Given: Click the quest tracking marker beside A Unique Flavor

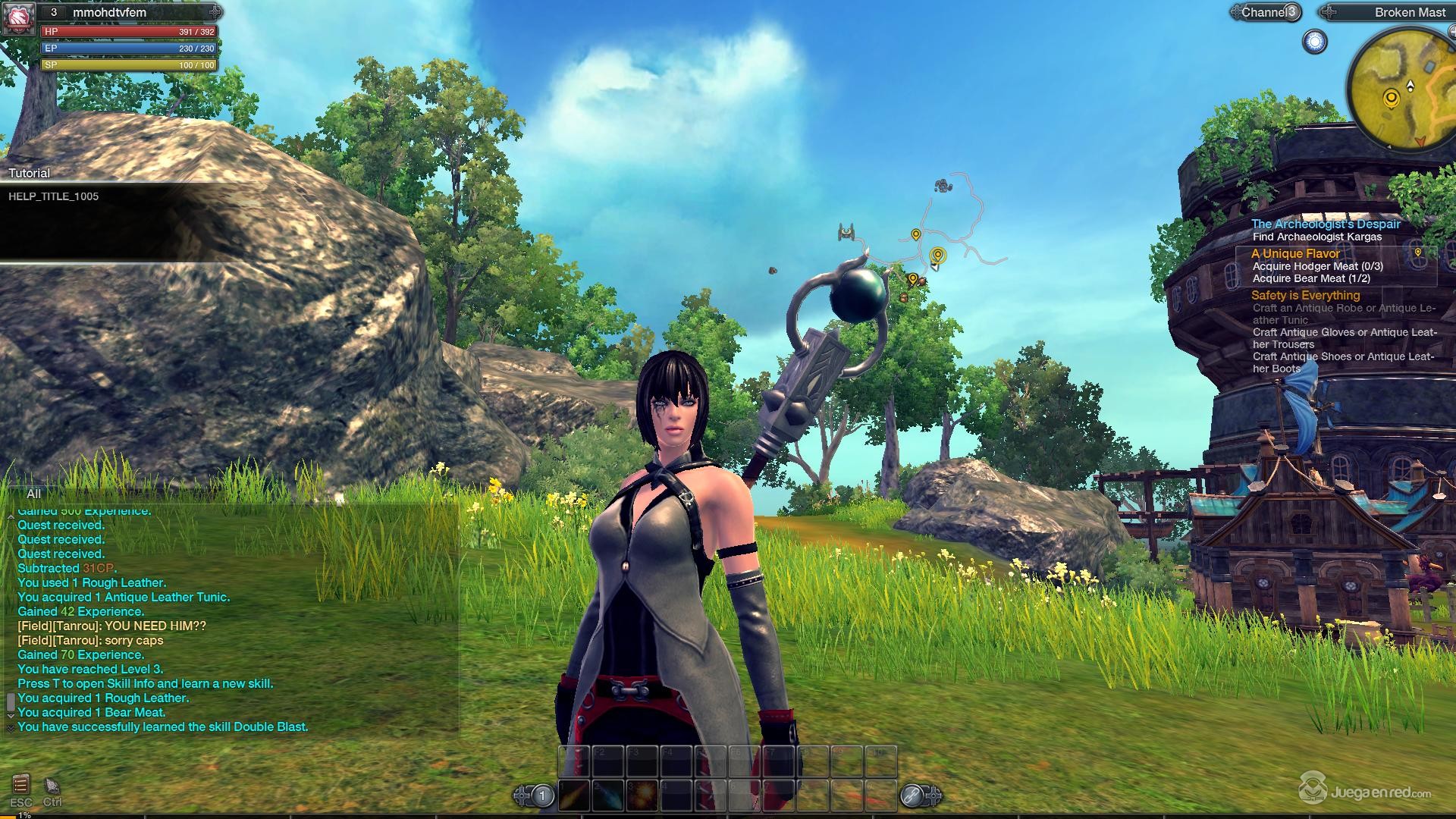Looking at the screenshot, I should tap(1418, 253).
